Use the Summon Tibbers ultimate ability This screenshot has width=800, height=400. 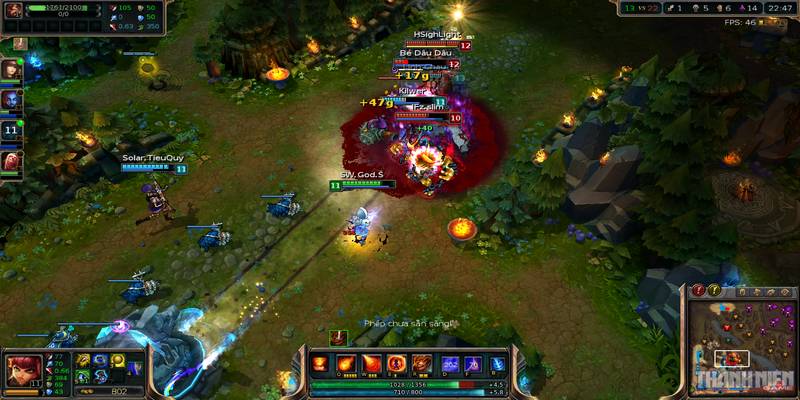coord(421,363)
